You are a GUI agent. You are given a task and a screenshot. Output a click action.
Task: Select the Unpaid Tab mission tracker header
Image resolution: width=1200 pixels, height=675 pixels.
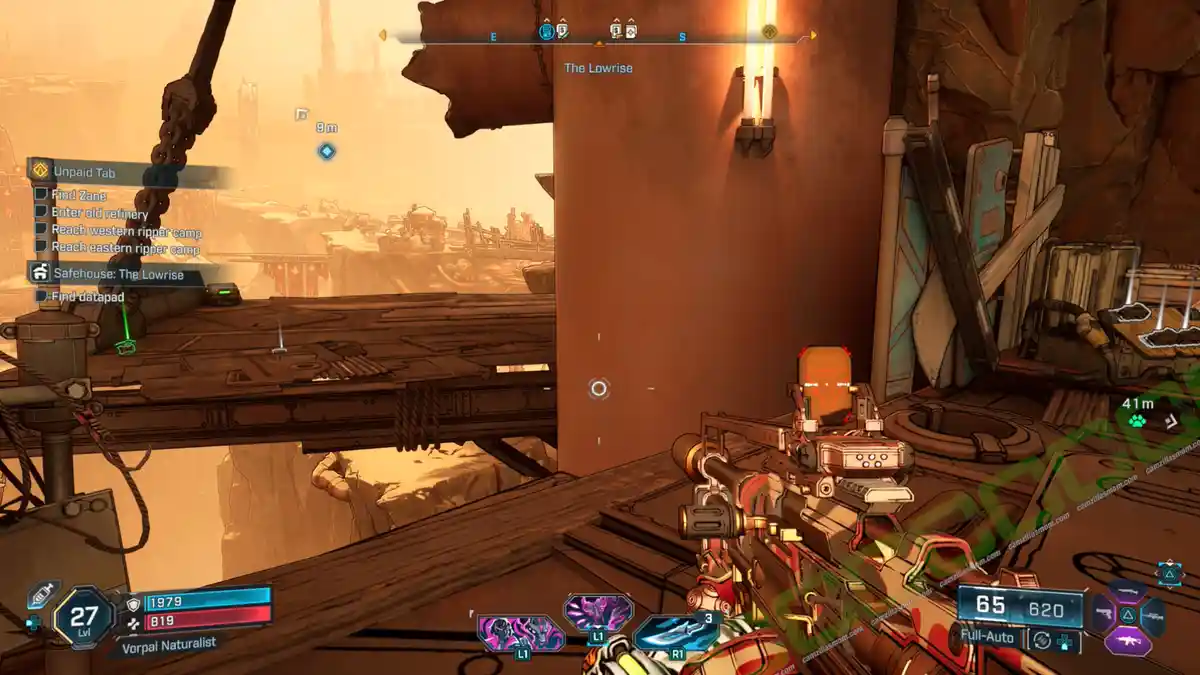[85, 172]
